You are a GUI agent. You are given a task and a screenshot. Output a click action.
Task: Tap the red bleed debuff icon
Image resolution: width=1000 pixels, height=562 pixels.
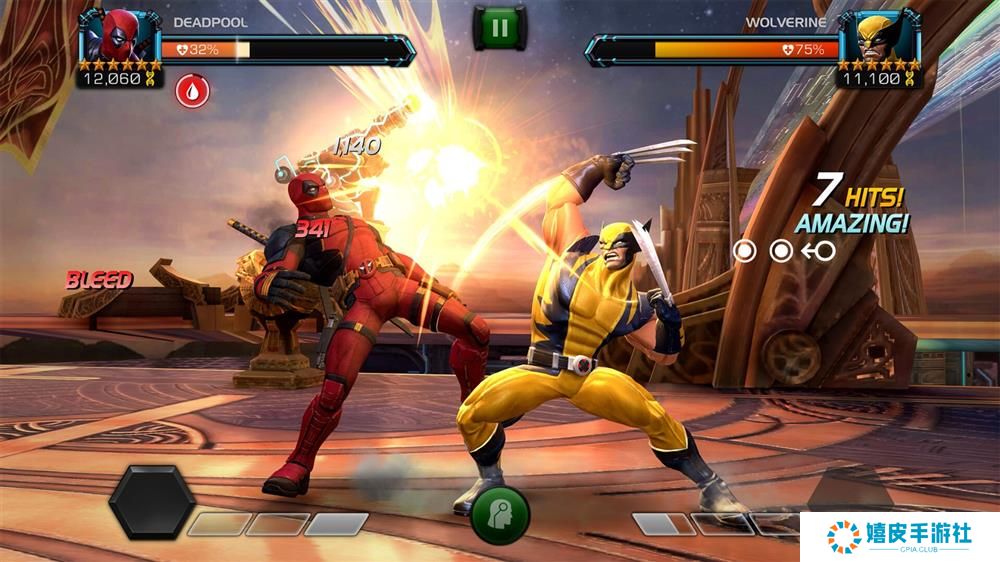192,91
